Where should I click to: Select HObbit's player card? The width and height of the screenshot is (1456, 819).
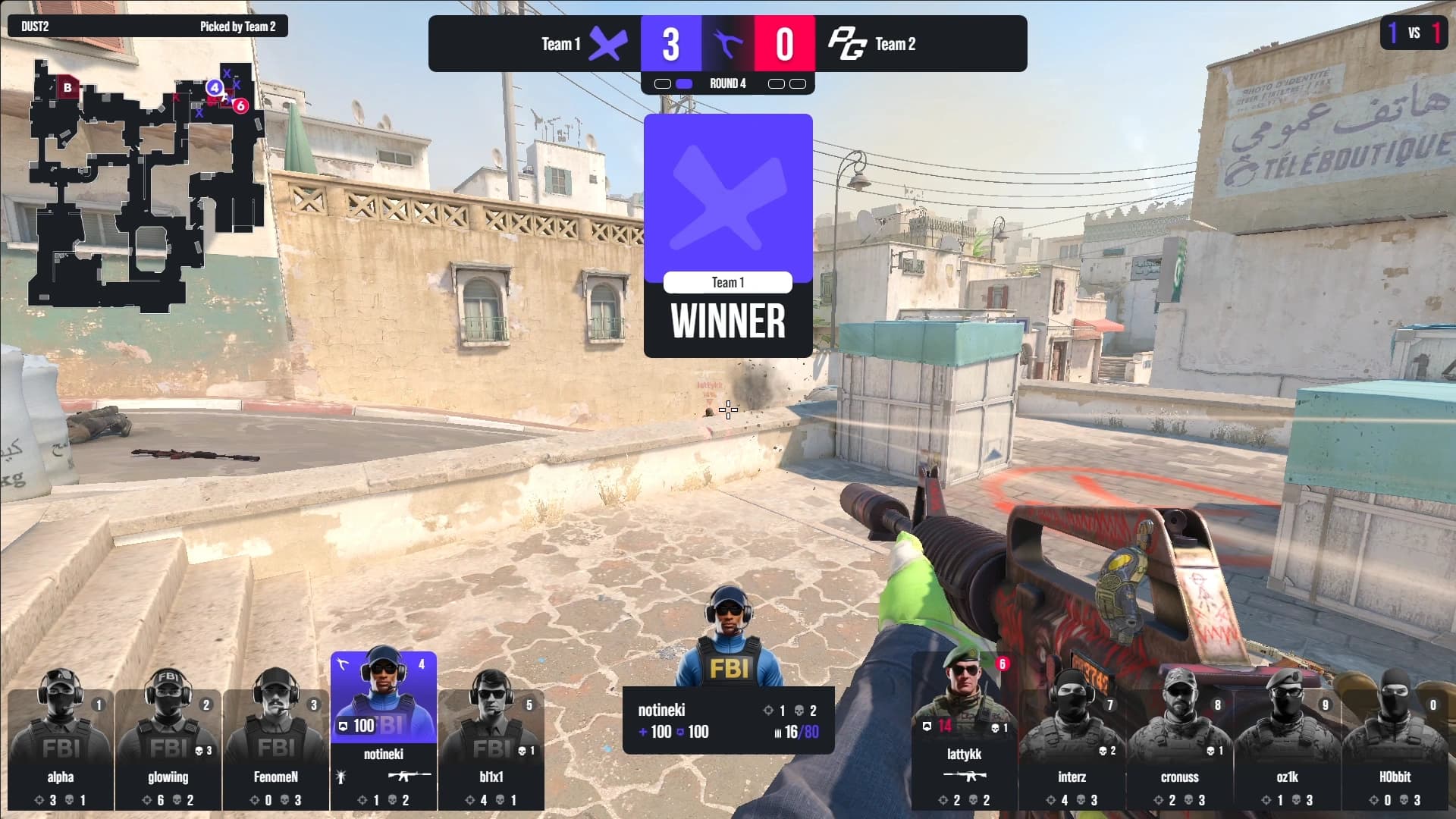click(1395, 747)
